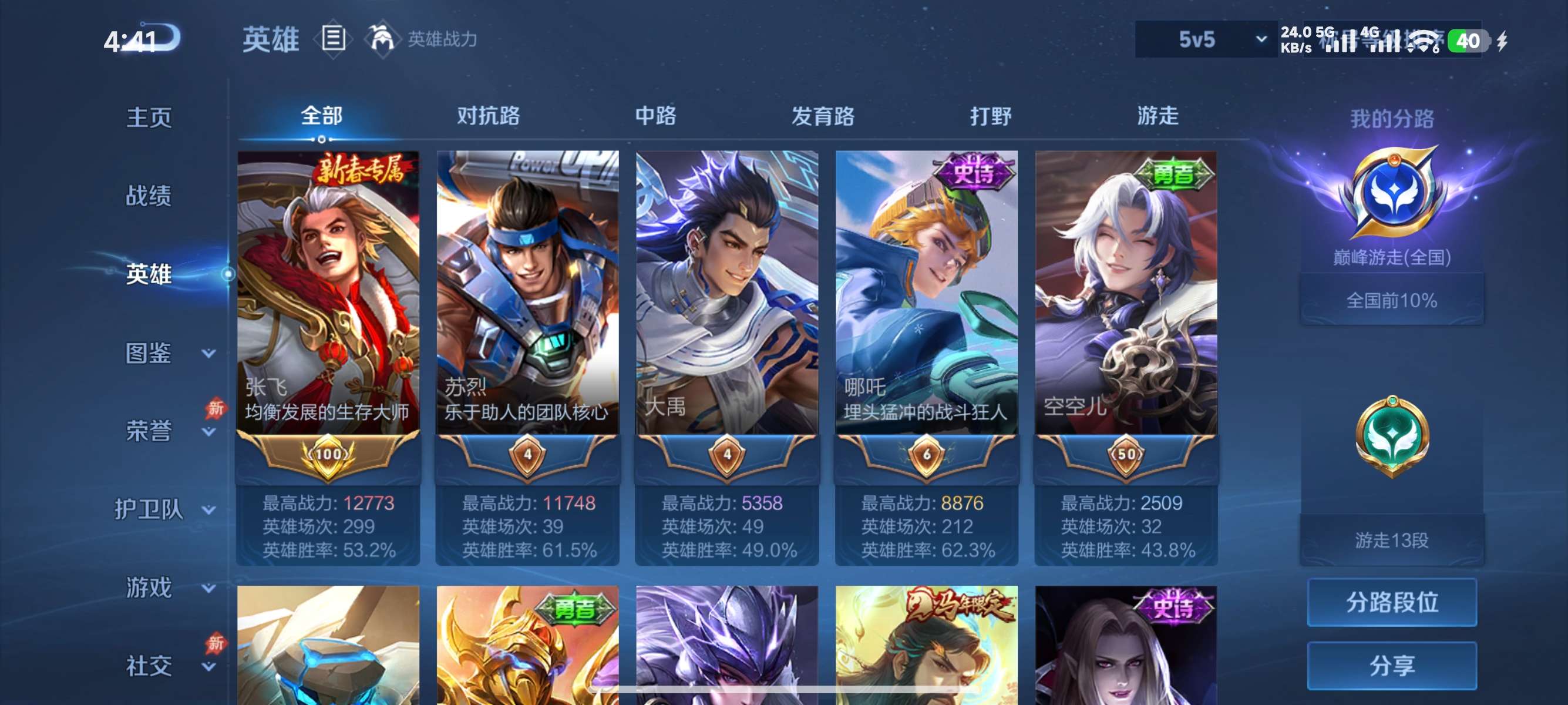Expand the 护卫队 sidebar section
This screenshot has height=705, width=1568.
tap(157, 507)
